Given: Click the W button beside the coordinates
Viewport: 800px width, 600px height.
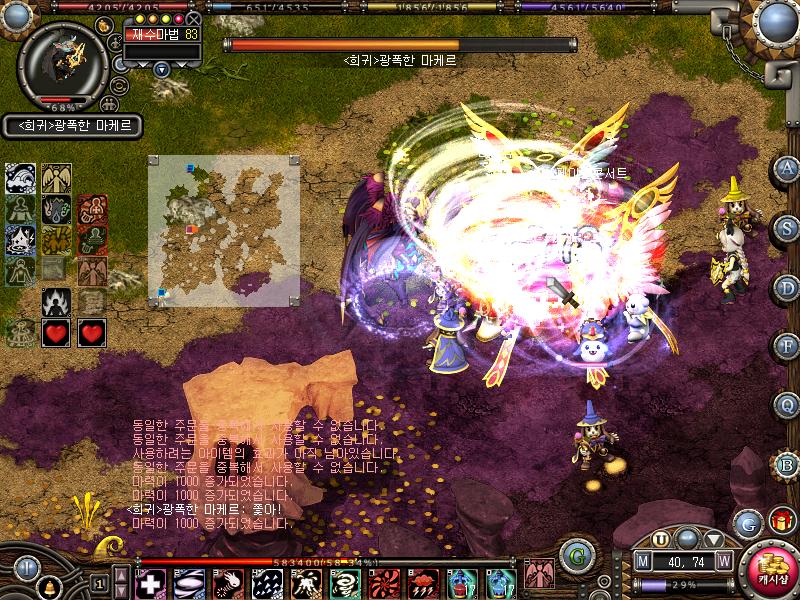Looking at the screenshot, I should [x=723, y=561].
